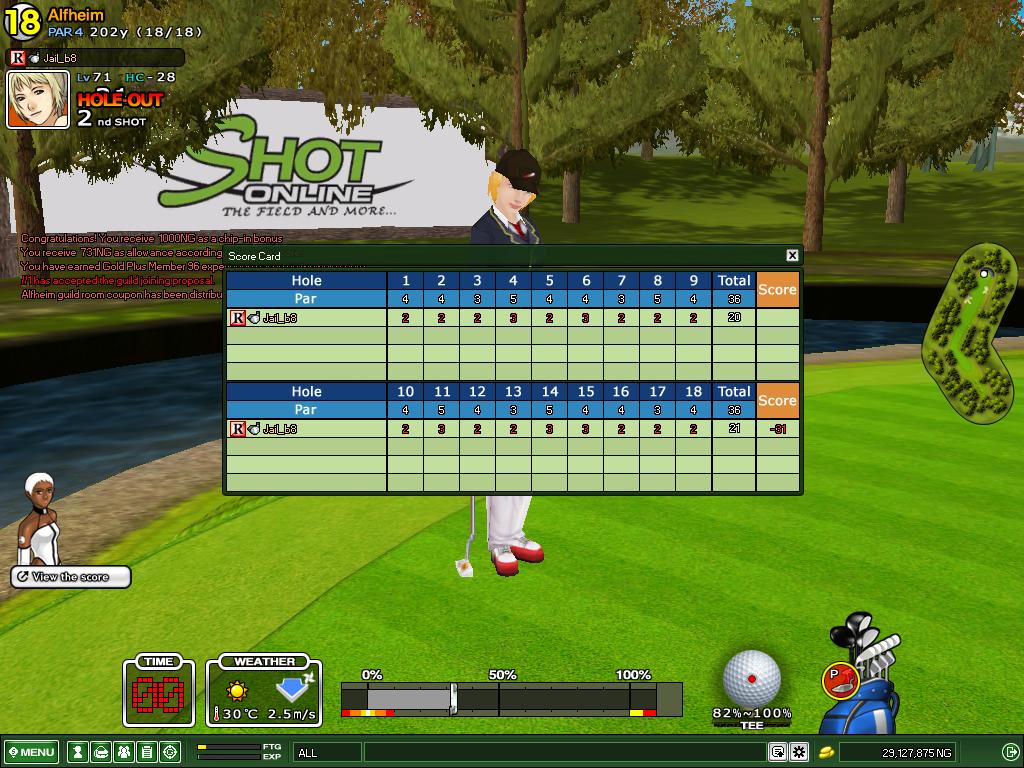Toggle the chat log window icon

tap(778, 752)
